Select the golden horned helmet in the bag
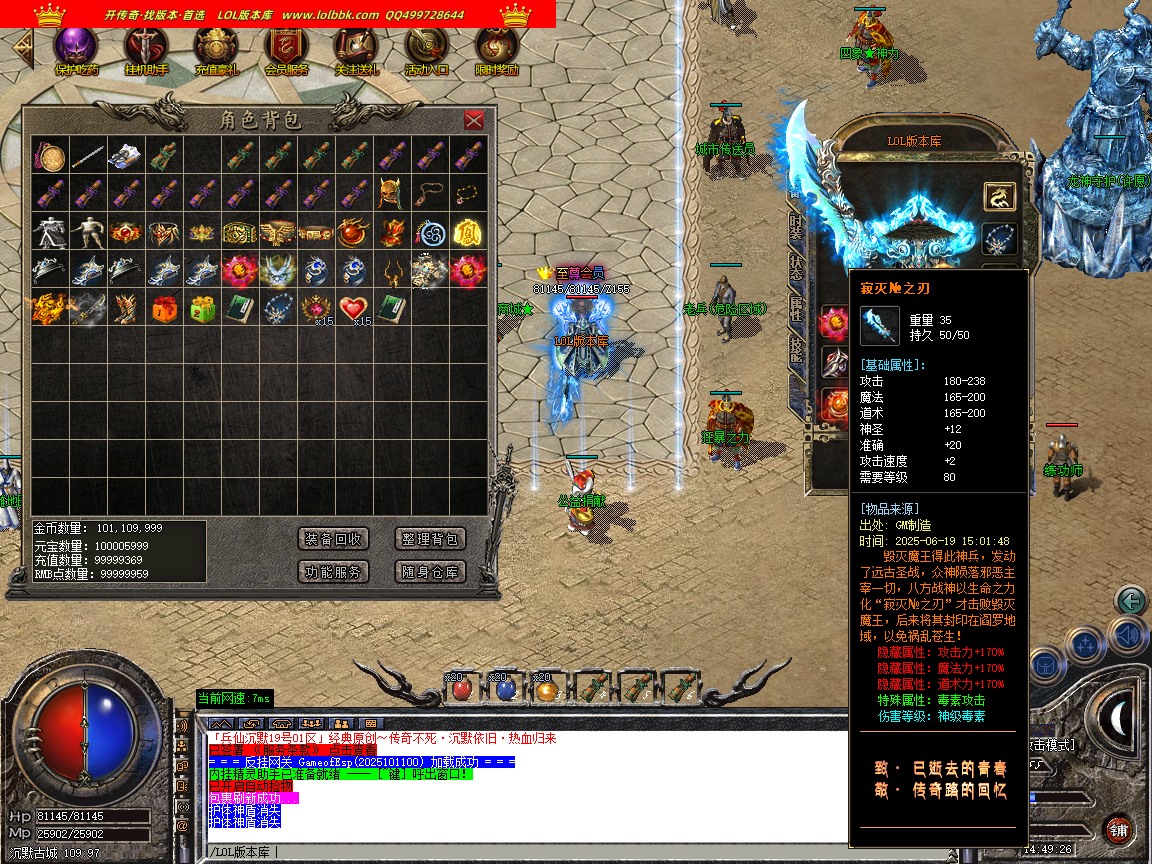The height and width of the screenshot is (864, 1152). pos(391,193)
